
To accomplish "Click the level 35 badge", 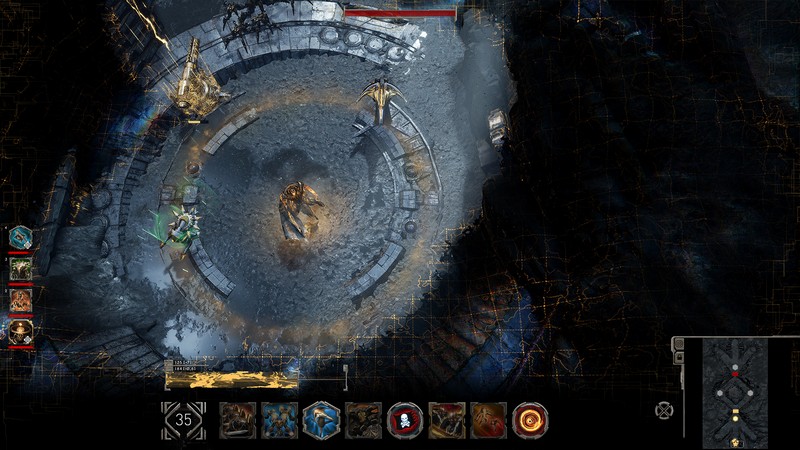I will (x=183, y=420).
